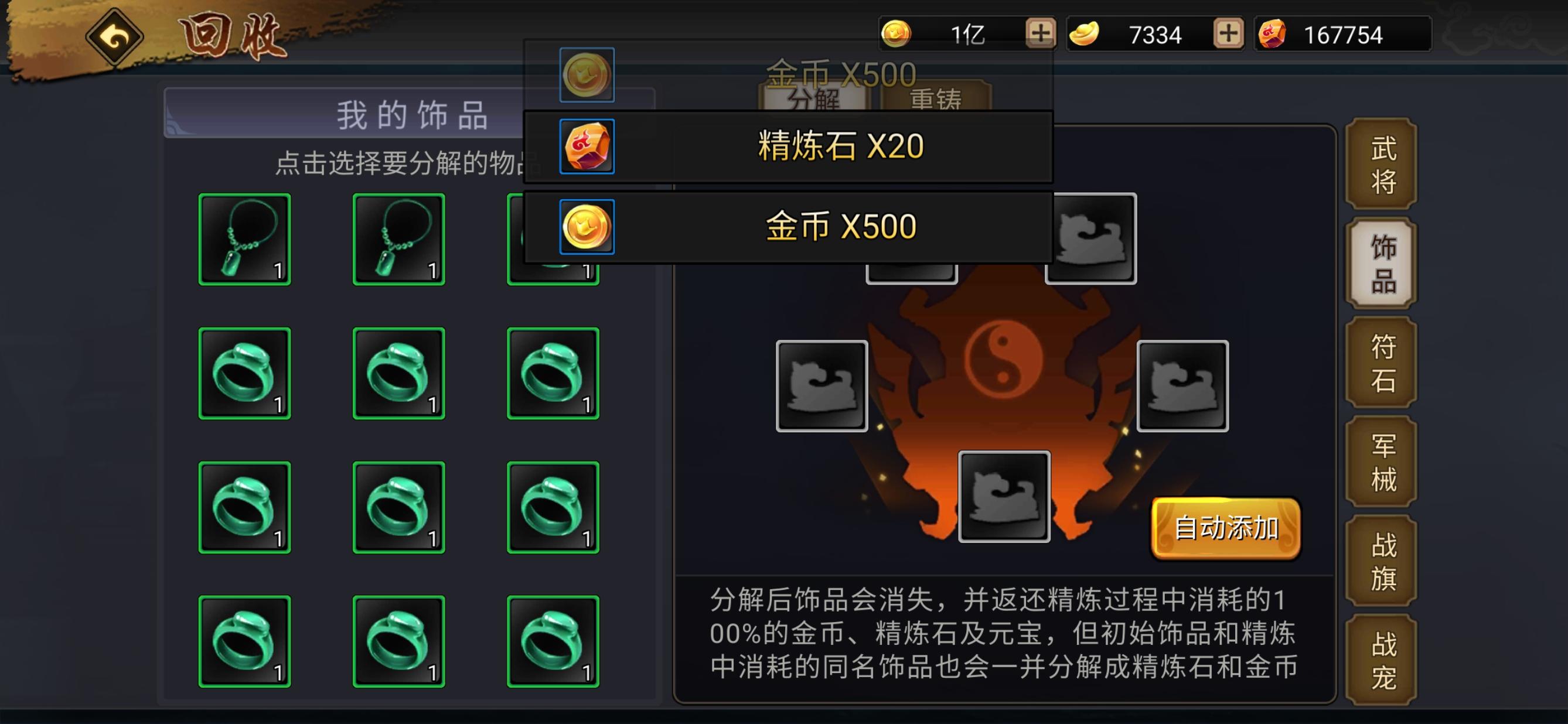
Task: Open the 元宝 add-funds plus button
Action: pos(1230,33)
